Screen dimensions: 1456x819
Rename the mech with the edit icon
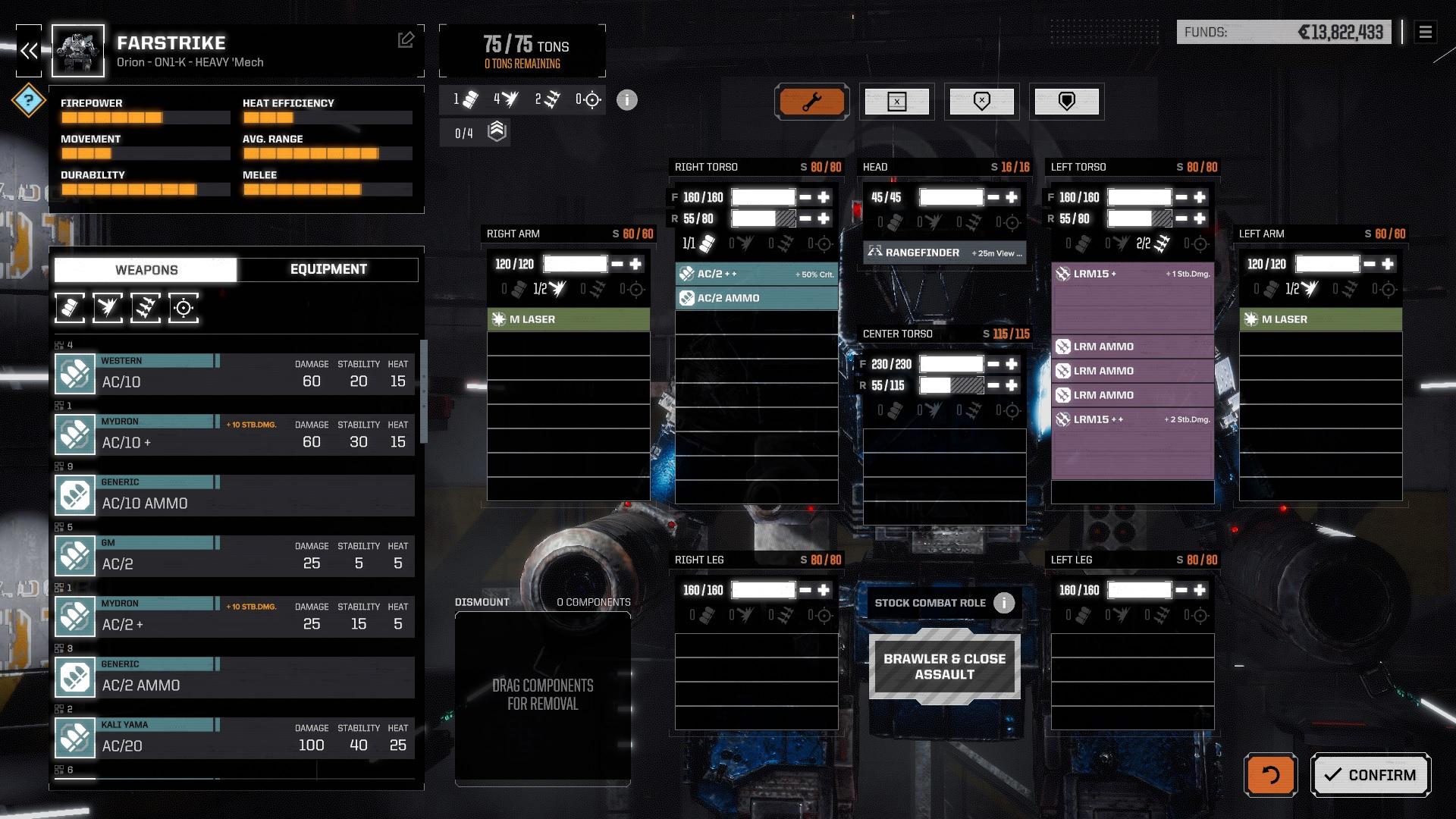(x=406, y=40)
